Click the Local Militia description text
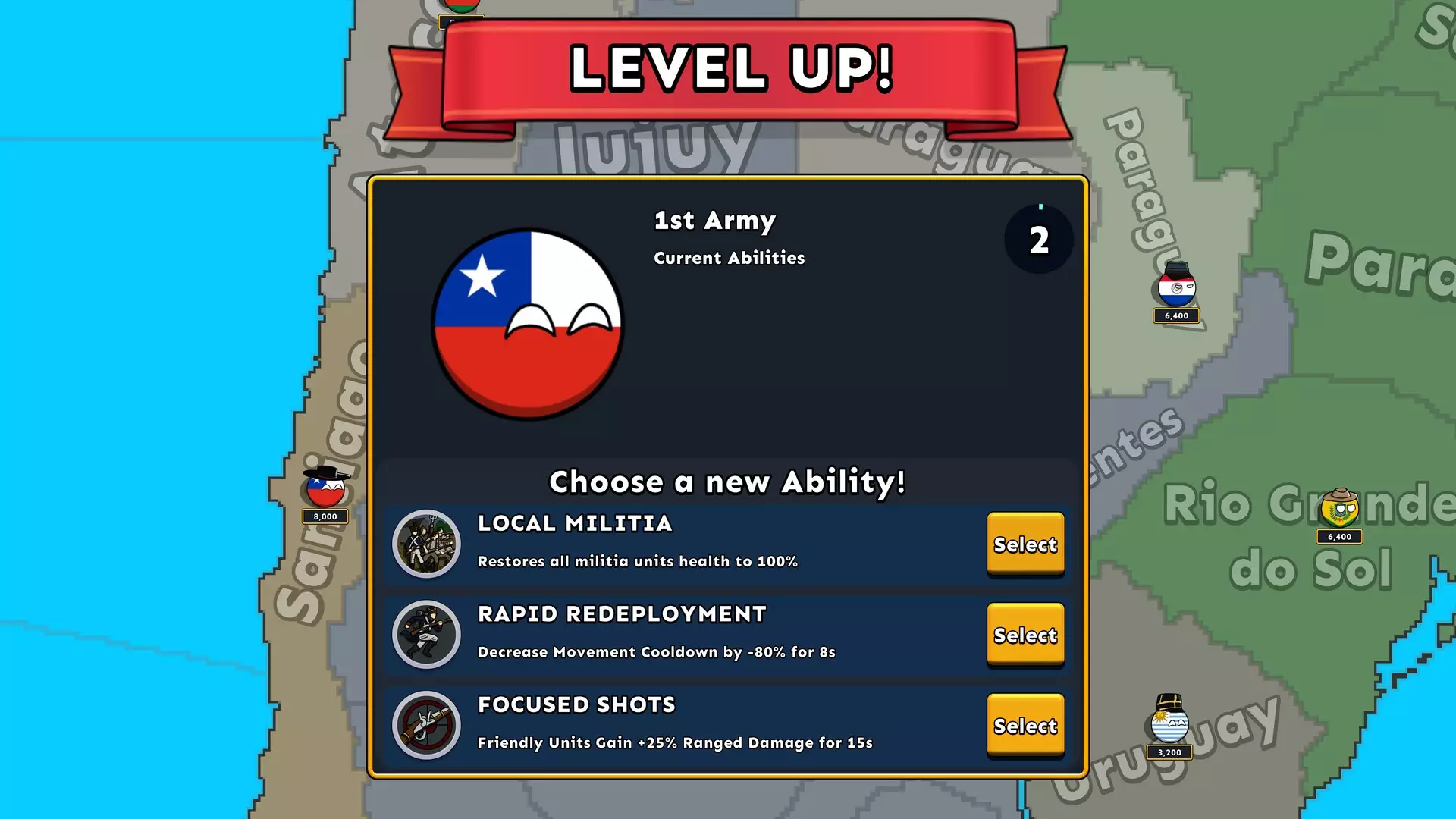Screen dimensions: 1456x819 [637, 562]
